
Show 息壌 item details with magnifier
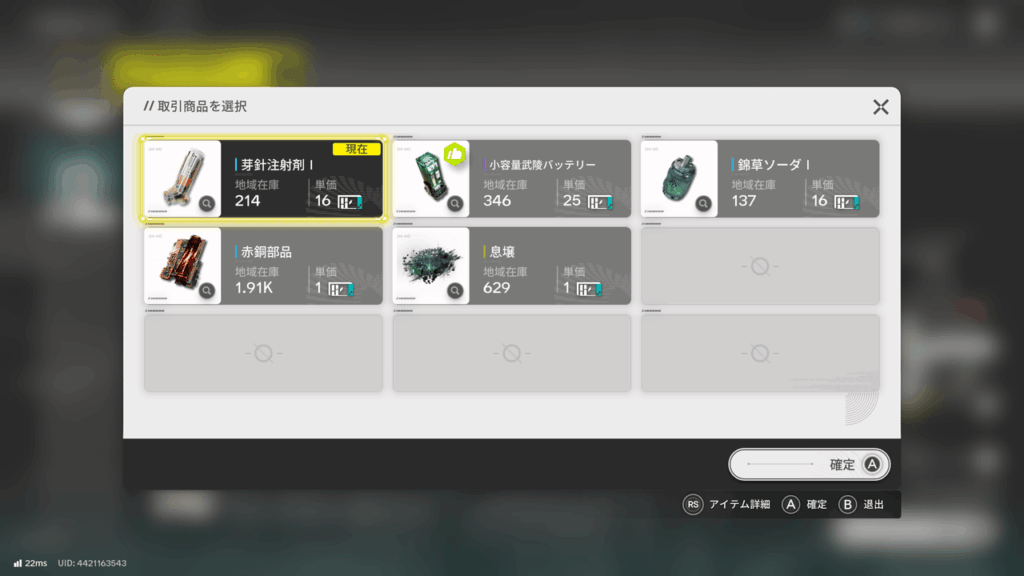tap(455, 291)
